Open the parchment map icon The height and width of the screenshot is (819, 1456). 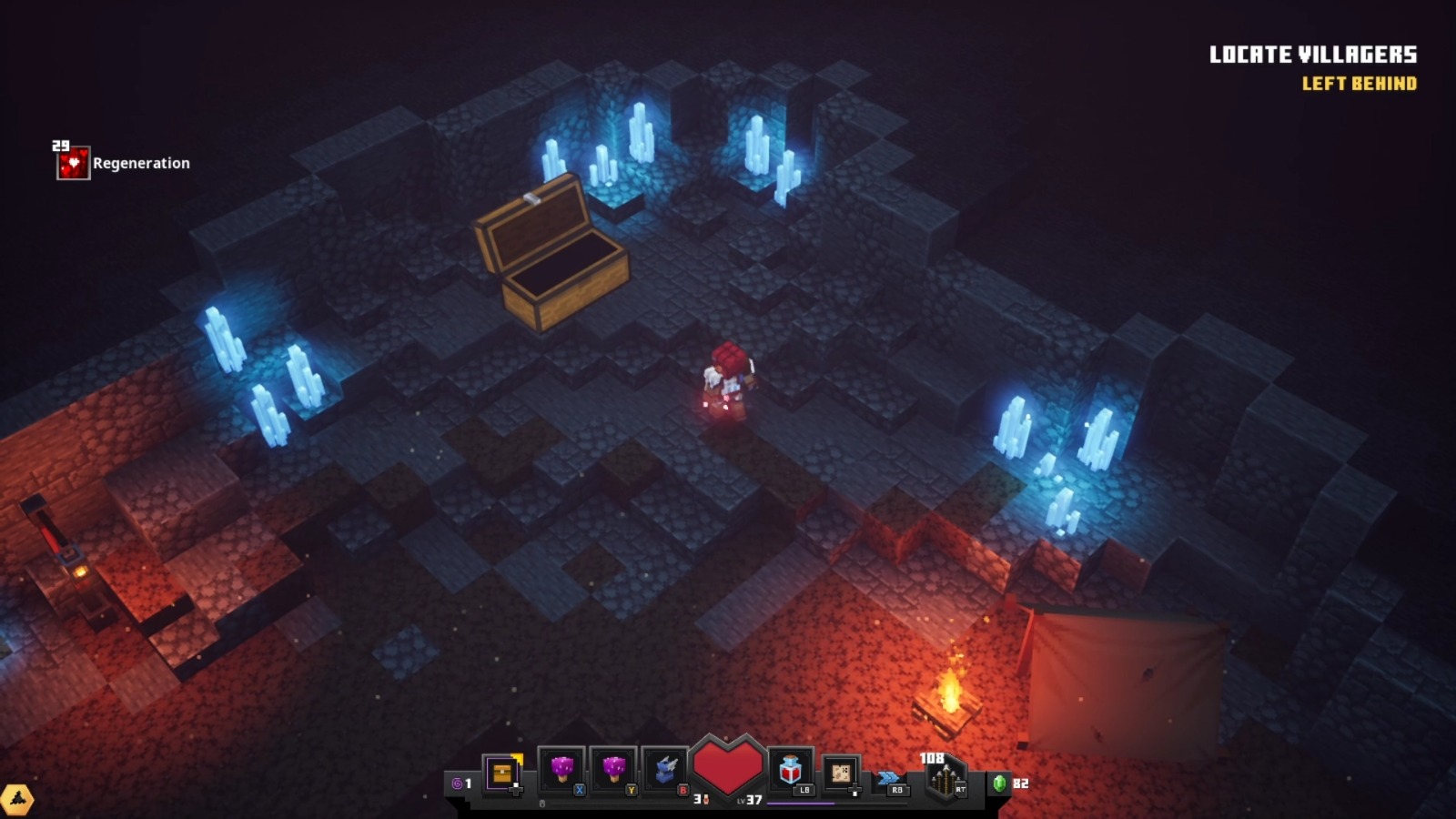tap(841, 773)
